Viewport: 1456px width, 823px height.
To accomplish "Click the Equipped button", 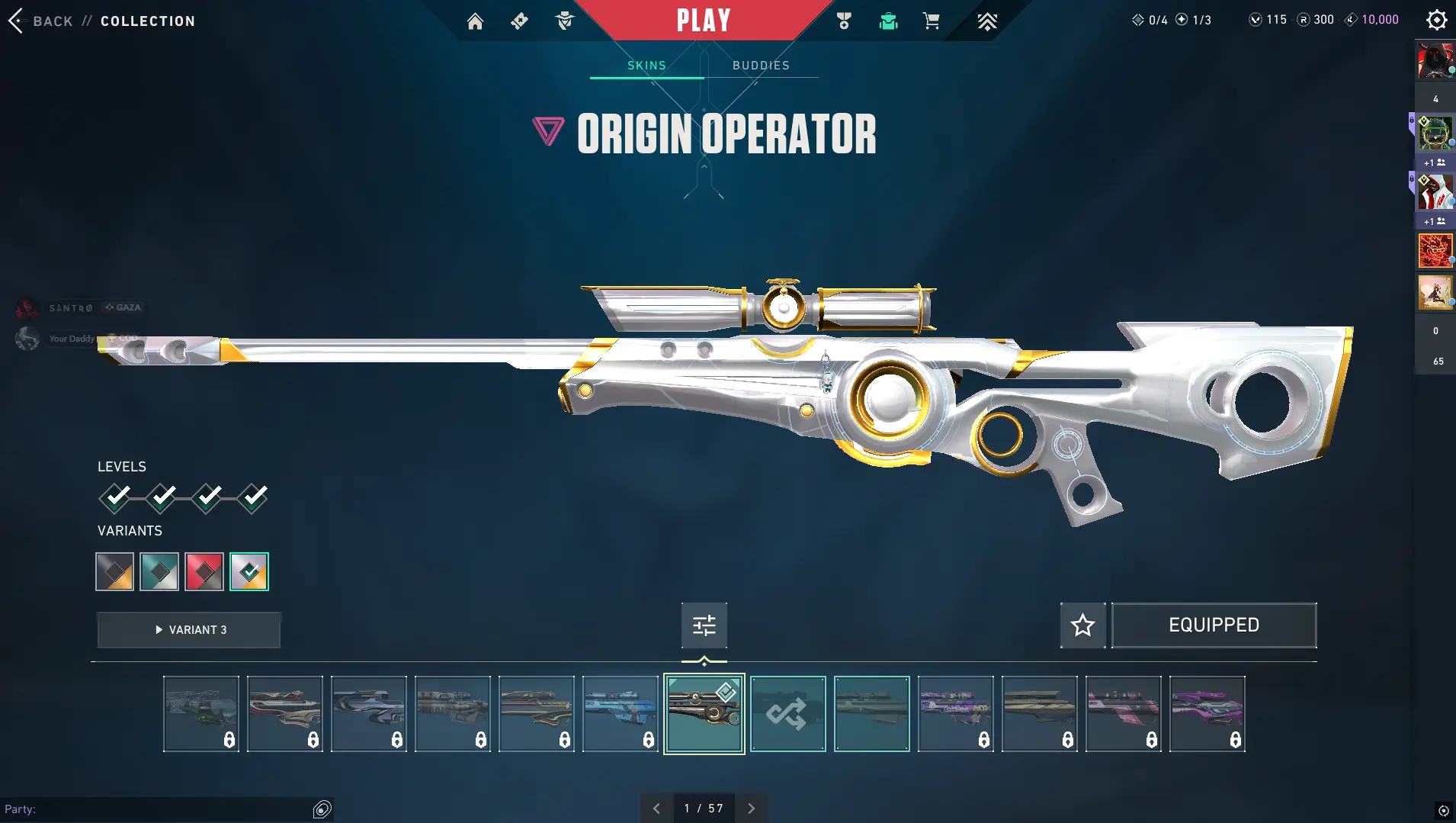I will point(1214,625).
